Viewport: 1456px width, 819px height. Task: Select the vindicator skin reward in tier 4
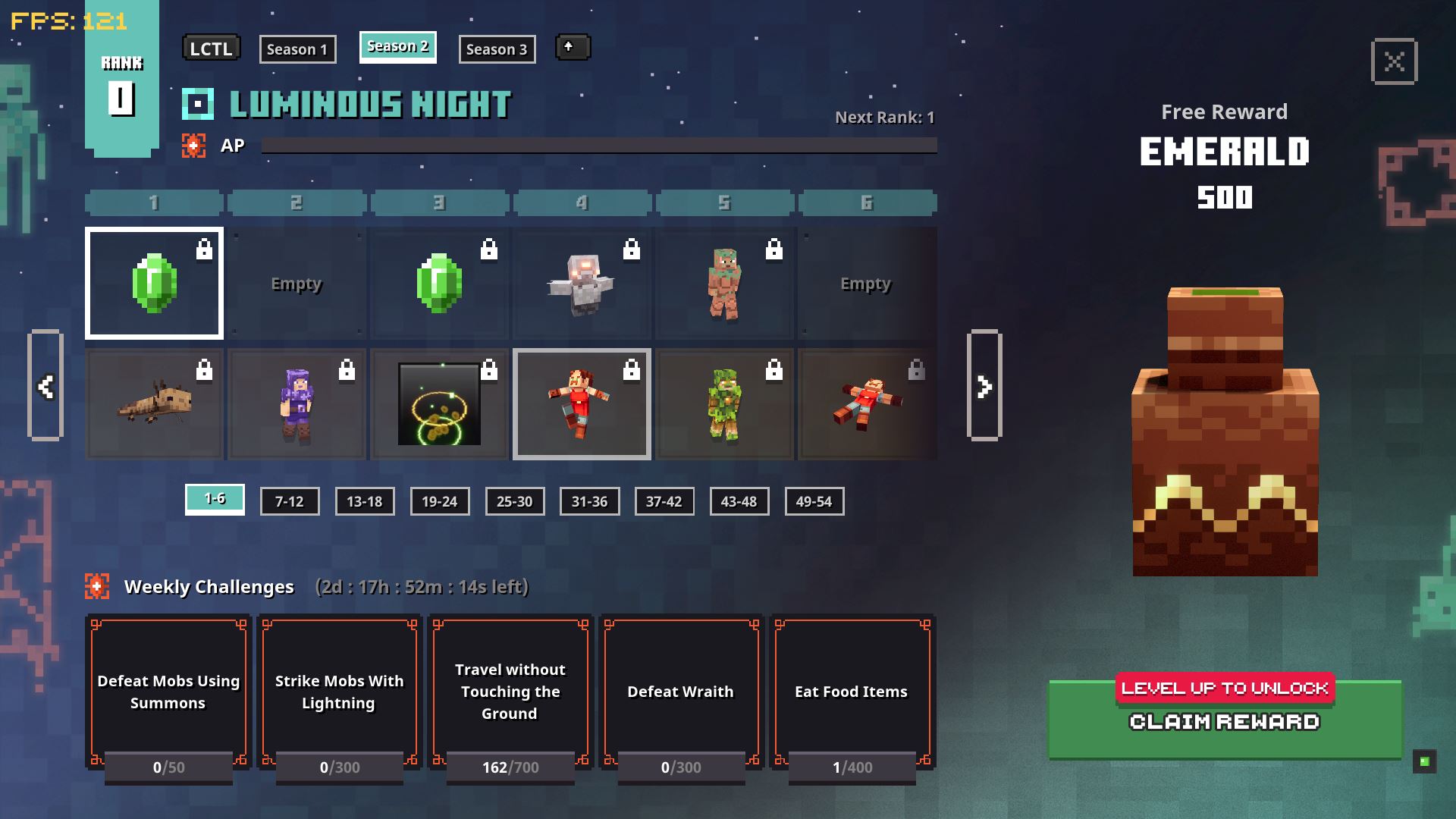[x=581, y=283]
